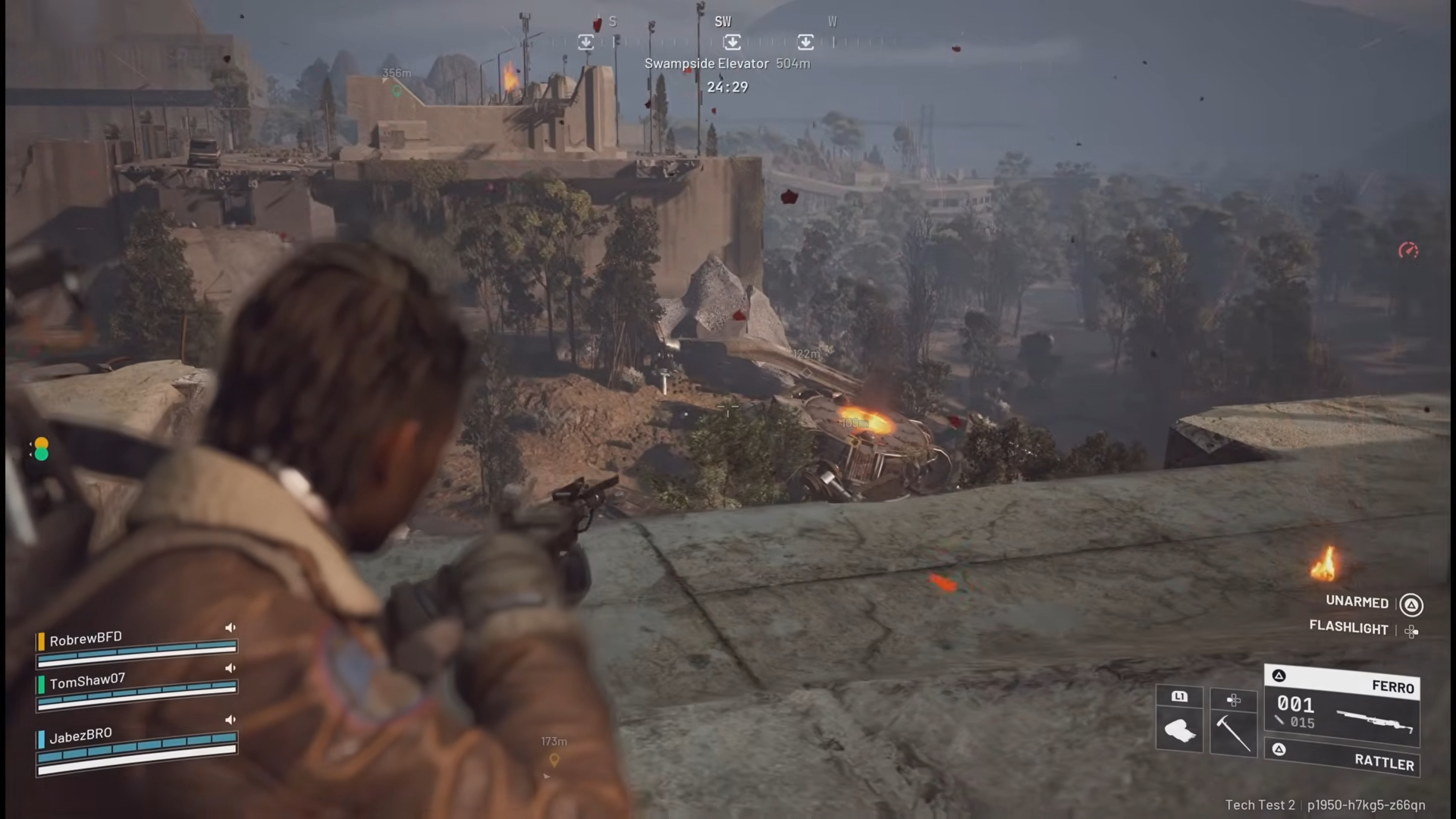Click the yellow ping marker at 173m
1456x819 pixels.
coord(554,759)
